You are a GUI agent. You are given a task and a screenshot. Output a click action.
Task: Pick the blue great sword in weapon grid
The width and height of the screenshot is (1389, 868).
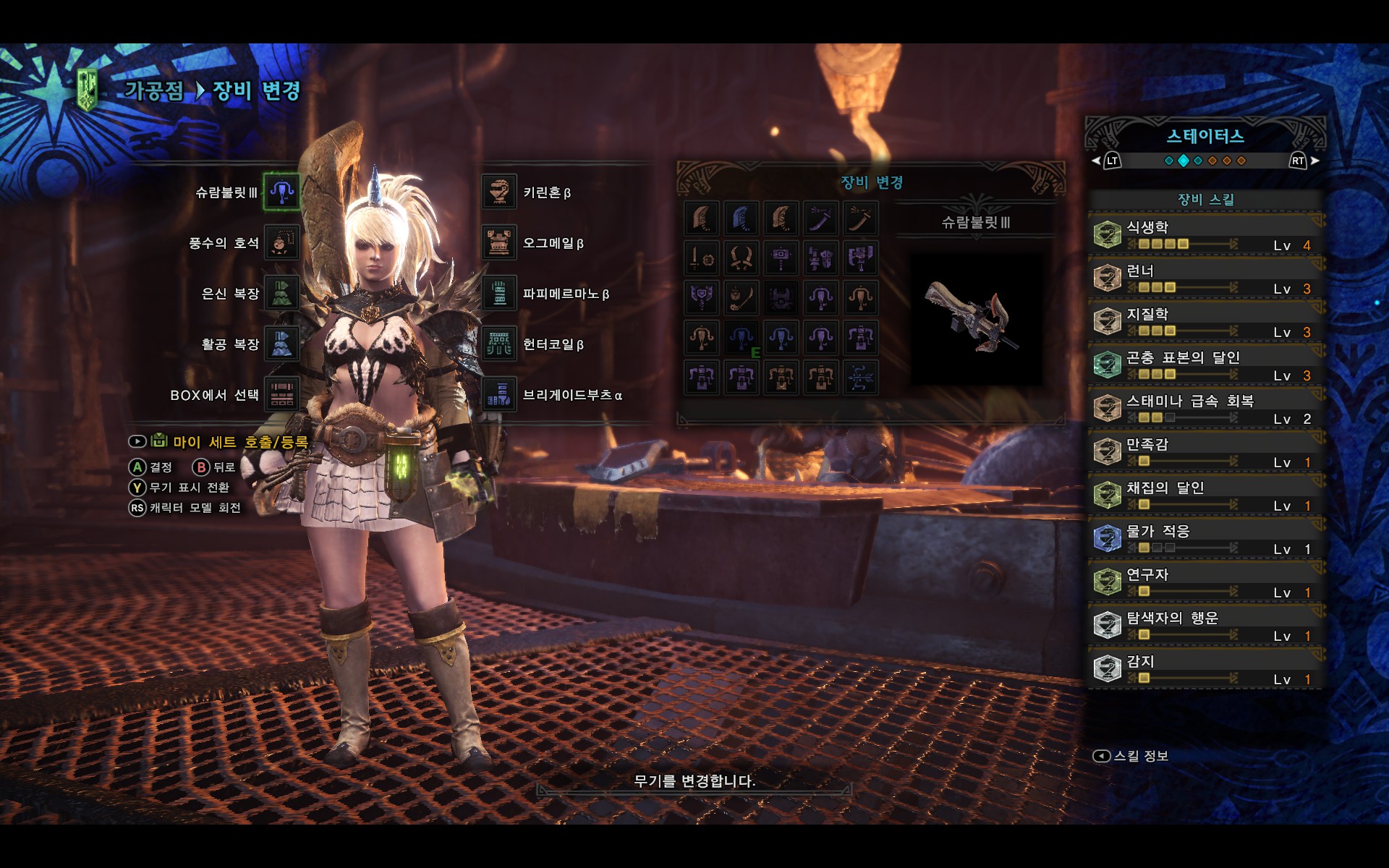click(741, 218)
